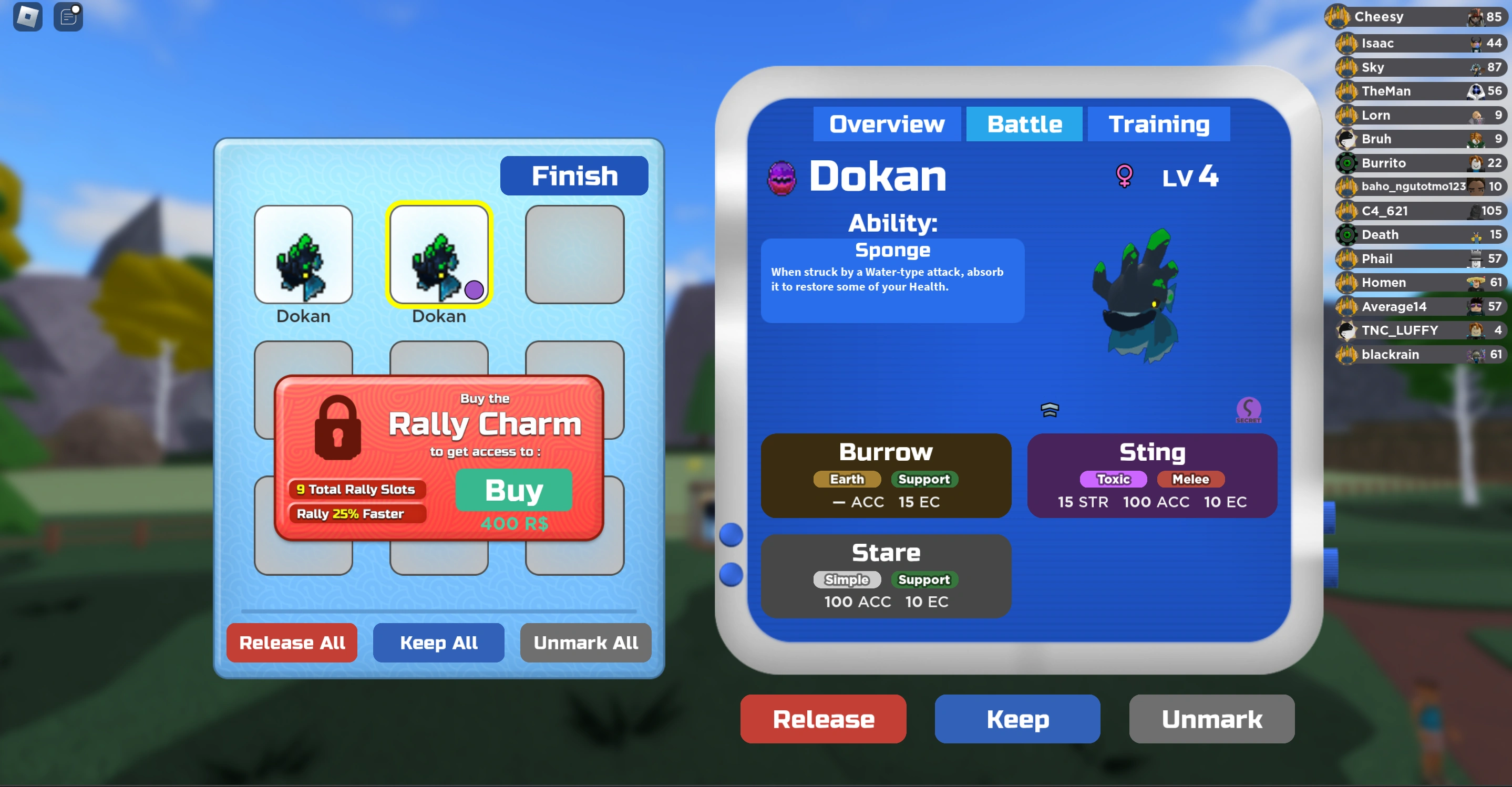The image size is (1512, 787).
Task: Click the female gender symbol next to LV 4
Action: (1124, 176)
